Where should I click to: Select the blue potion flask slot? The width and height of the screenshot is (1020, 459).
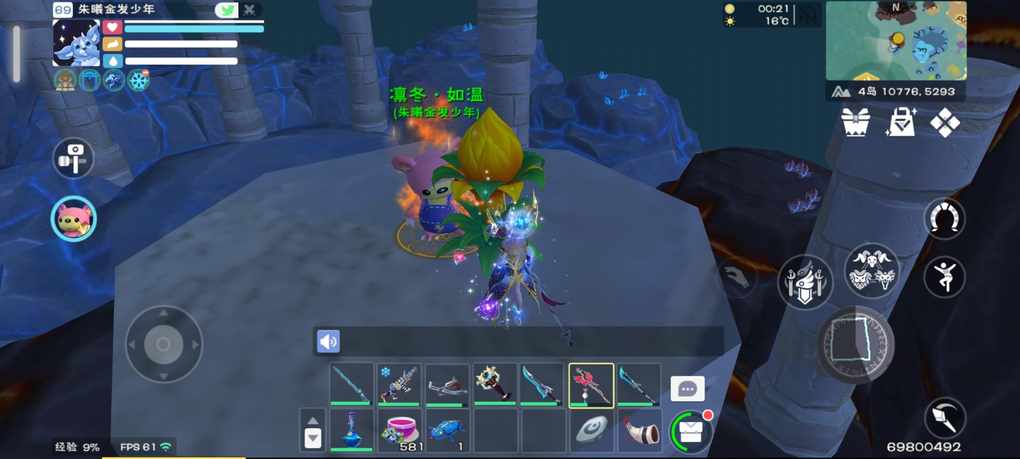351,430
